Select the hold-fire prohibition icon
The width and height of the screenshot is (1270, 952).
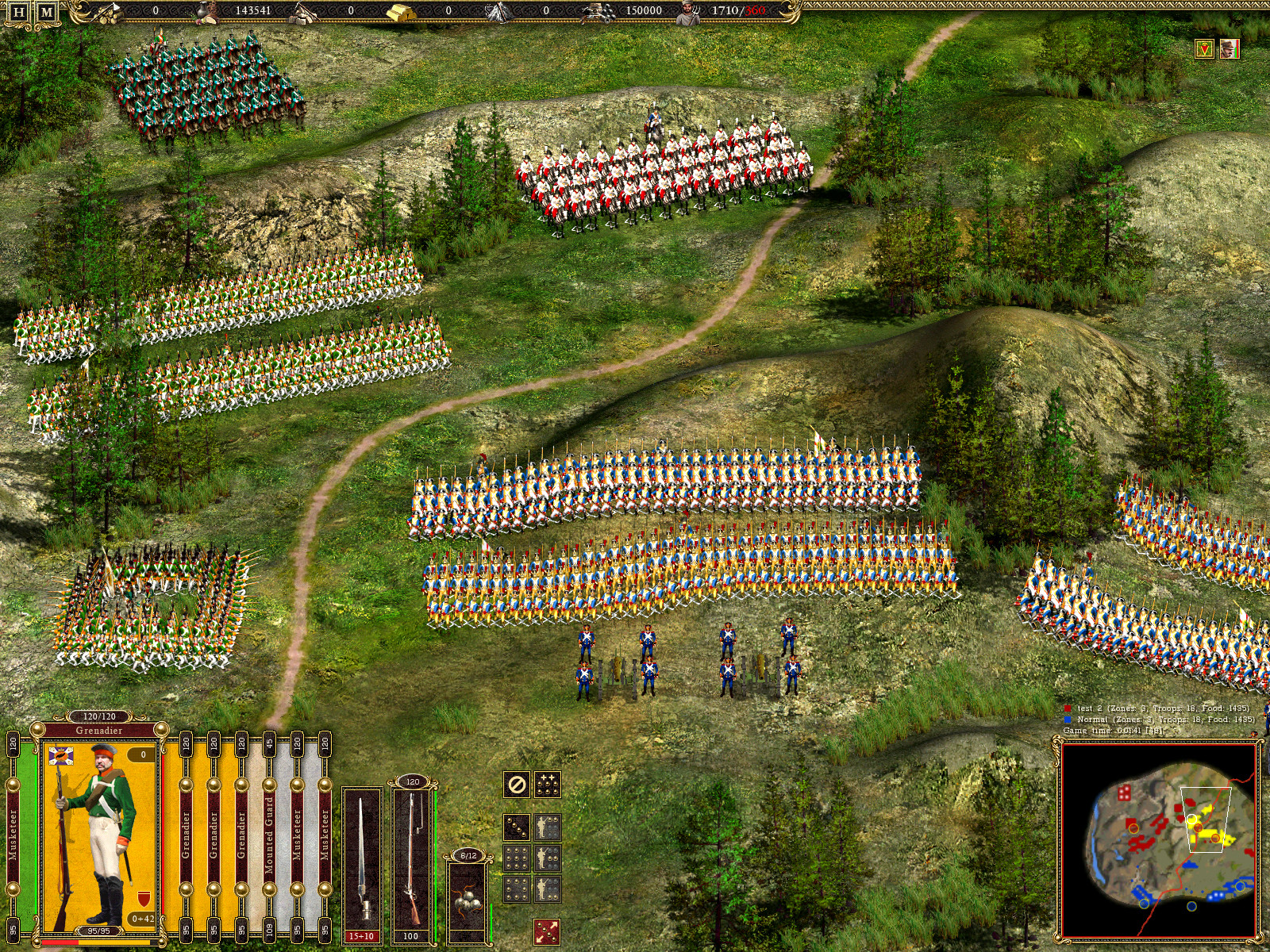pos(516,785)
